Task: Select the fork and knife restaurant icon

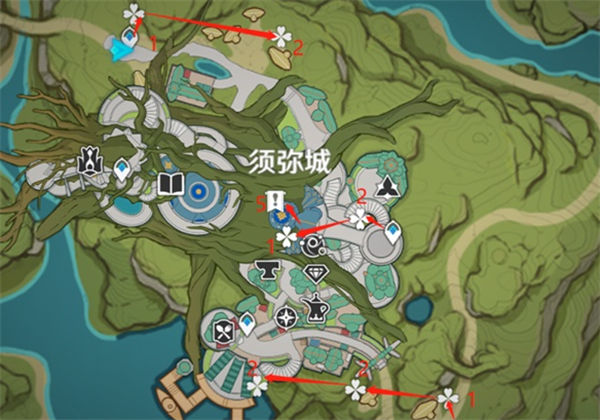Action: pyautogui.click(x=222, y=328)
